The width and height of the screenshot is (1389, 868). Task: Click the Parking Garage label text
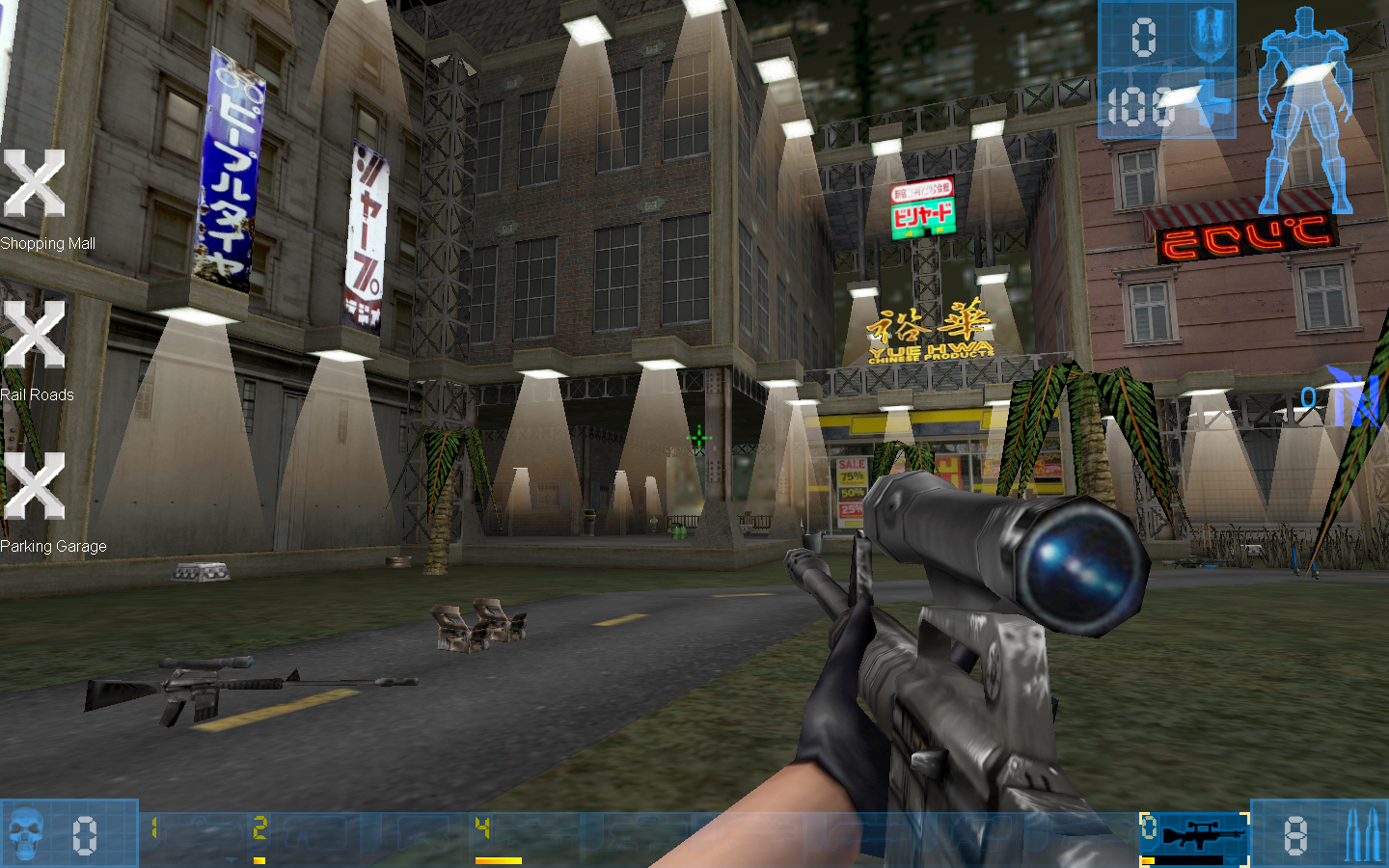pos(53,546)
